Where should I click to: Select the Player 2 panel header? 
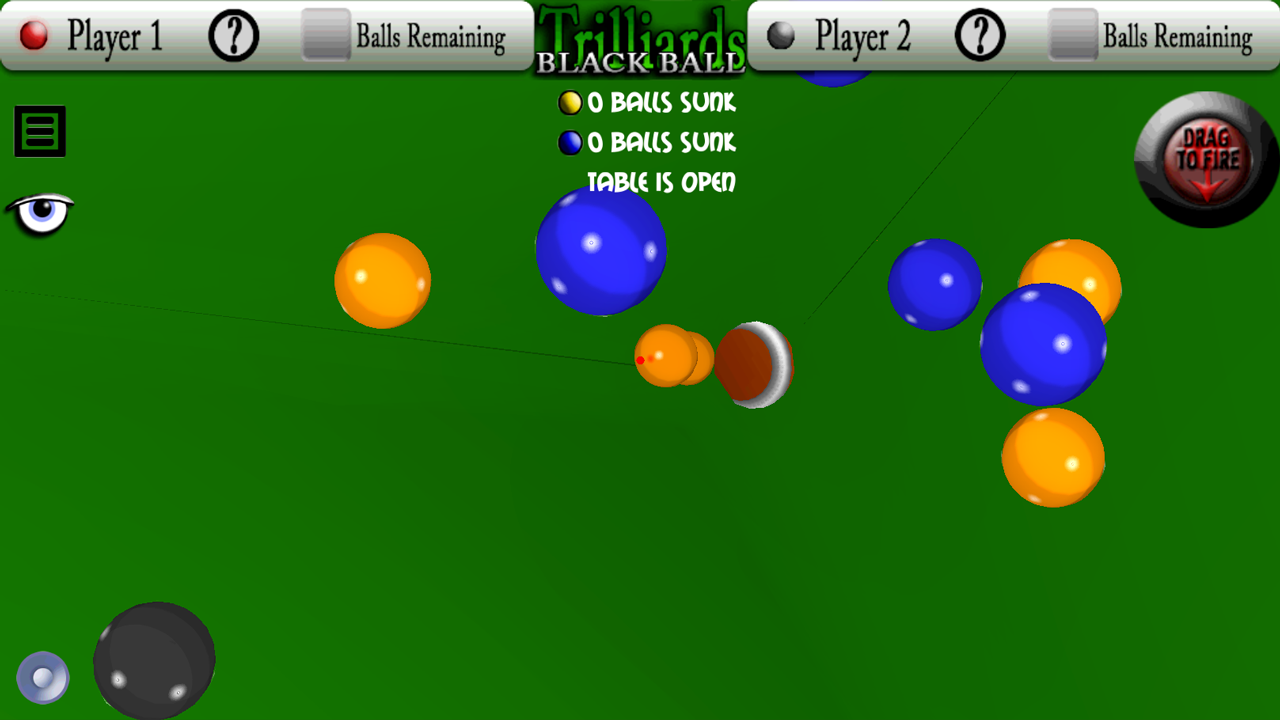tap(860, 37)
